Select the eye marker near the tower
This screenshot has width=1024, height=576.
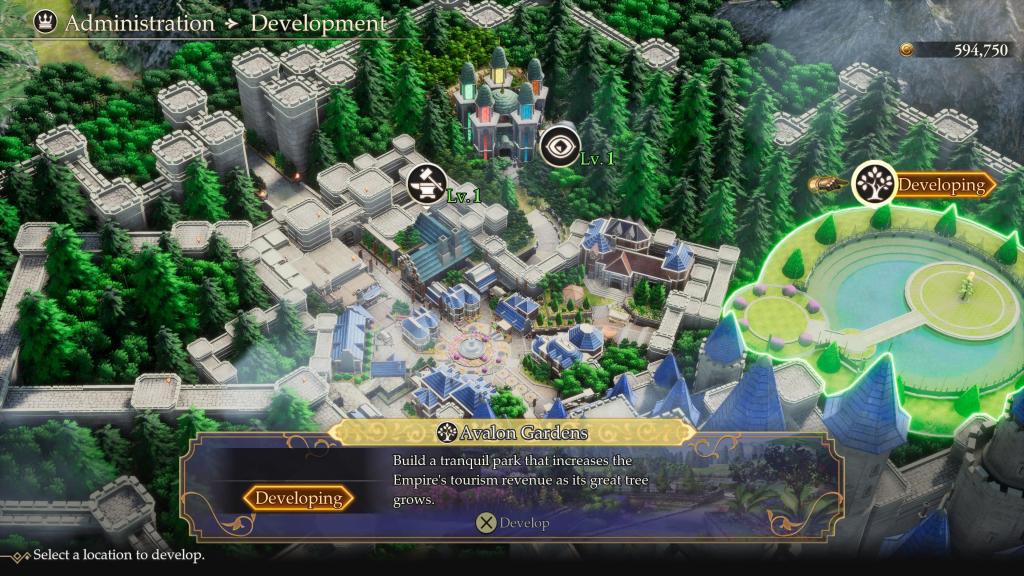559,148
